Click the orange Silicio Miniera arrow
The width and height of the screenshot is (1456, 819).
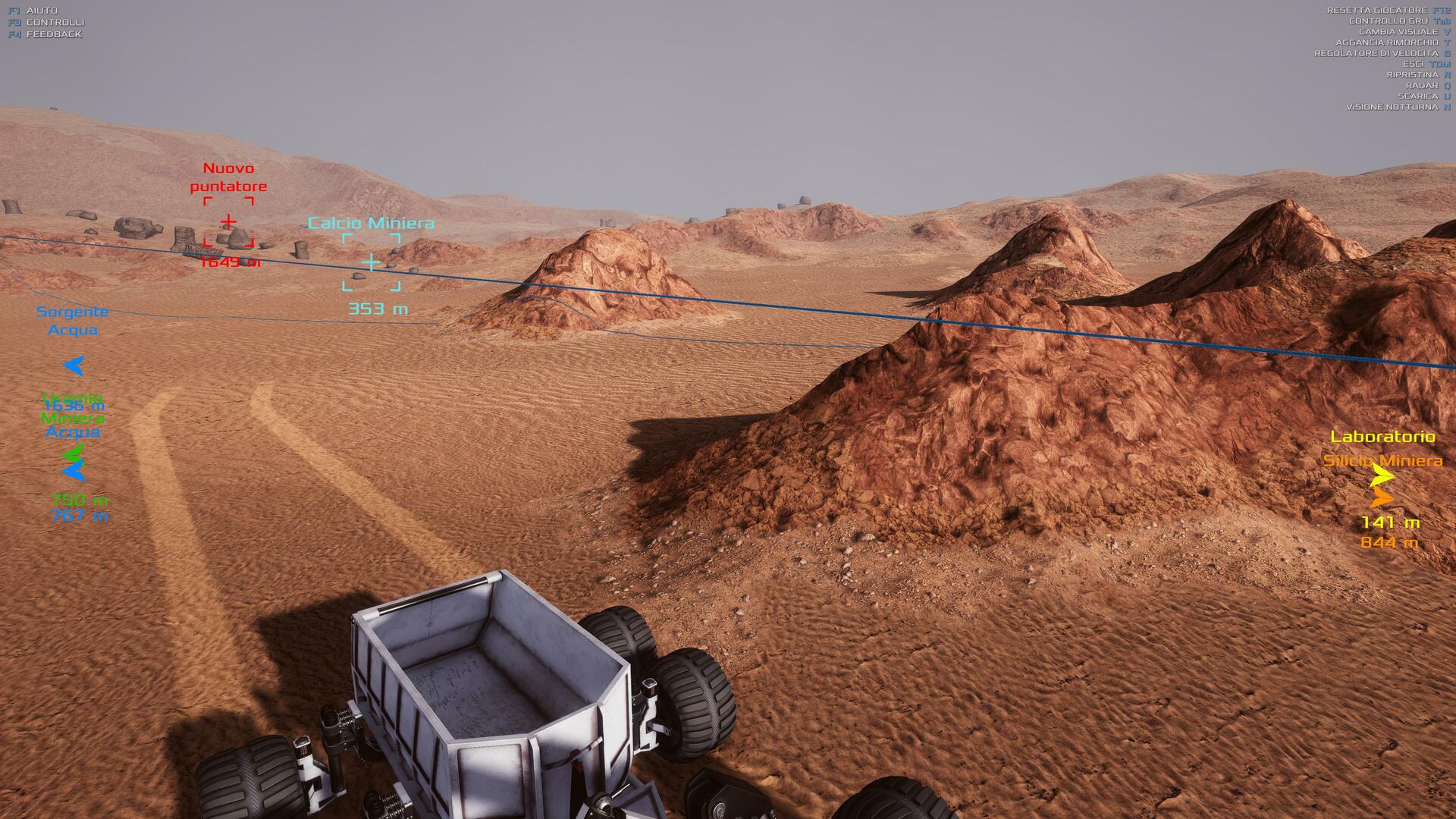click(x=1382, y=498)
